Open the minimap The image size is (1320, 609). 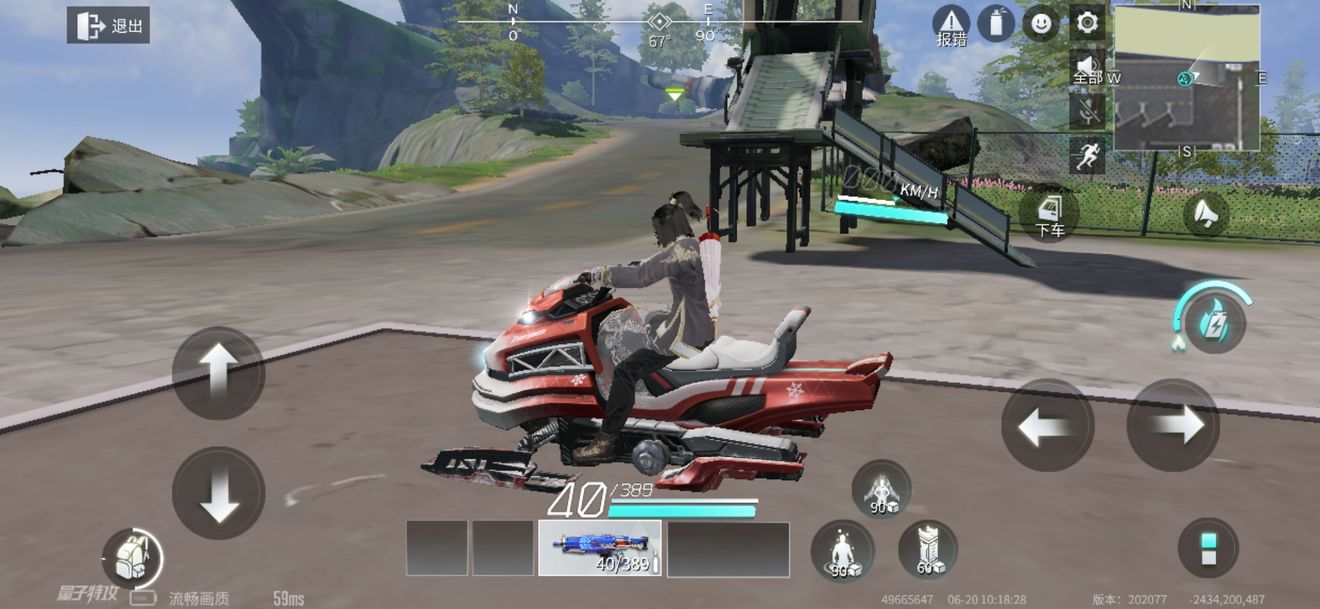1186,78
